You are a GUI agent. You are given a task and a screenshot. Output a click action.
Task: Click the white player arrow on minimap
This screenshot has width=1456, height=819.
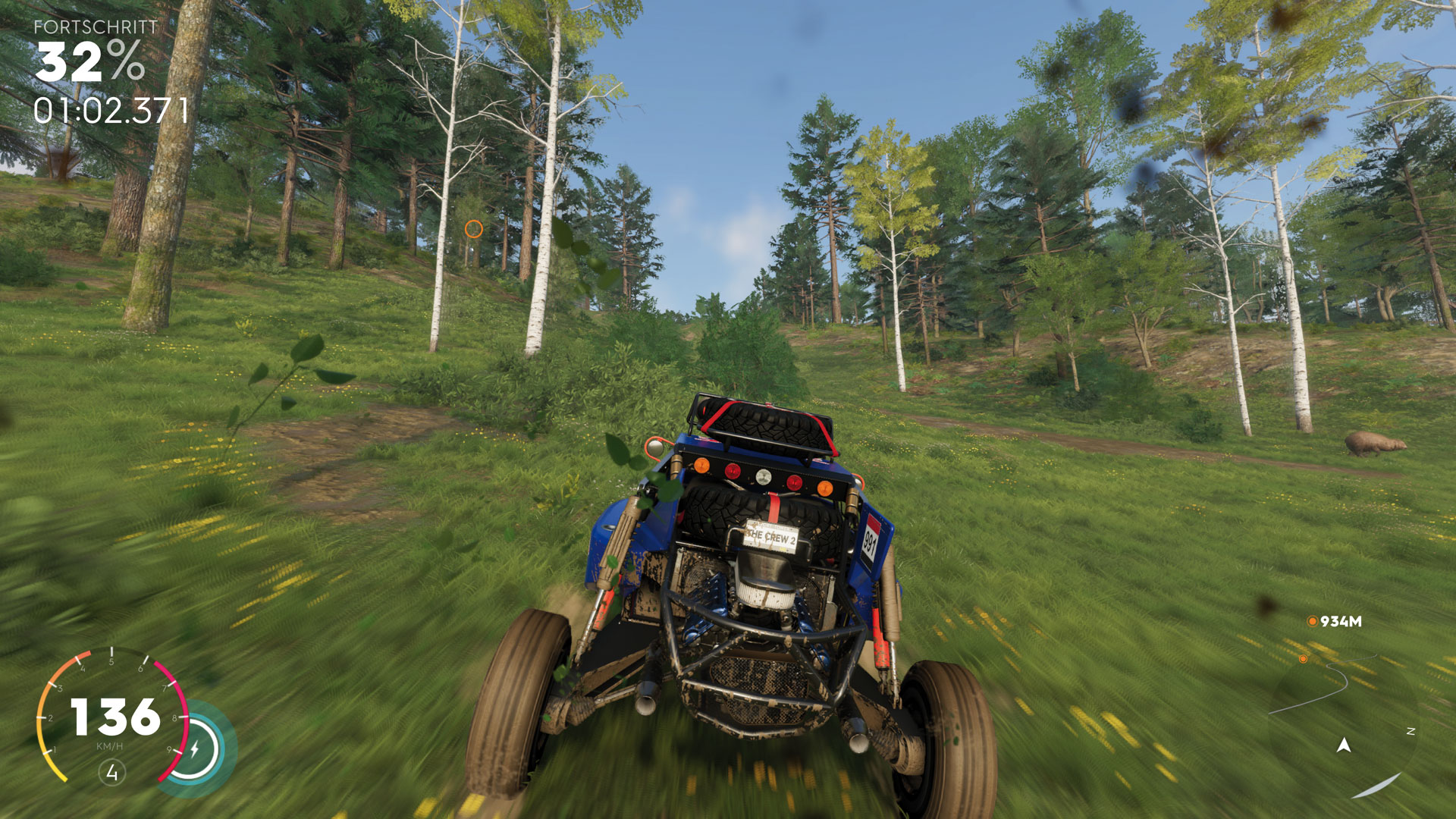pos(1344,745)
